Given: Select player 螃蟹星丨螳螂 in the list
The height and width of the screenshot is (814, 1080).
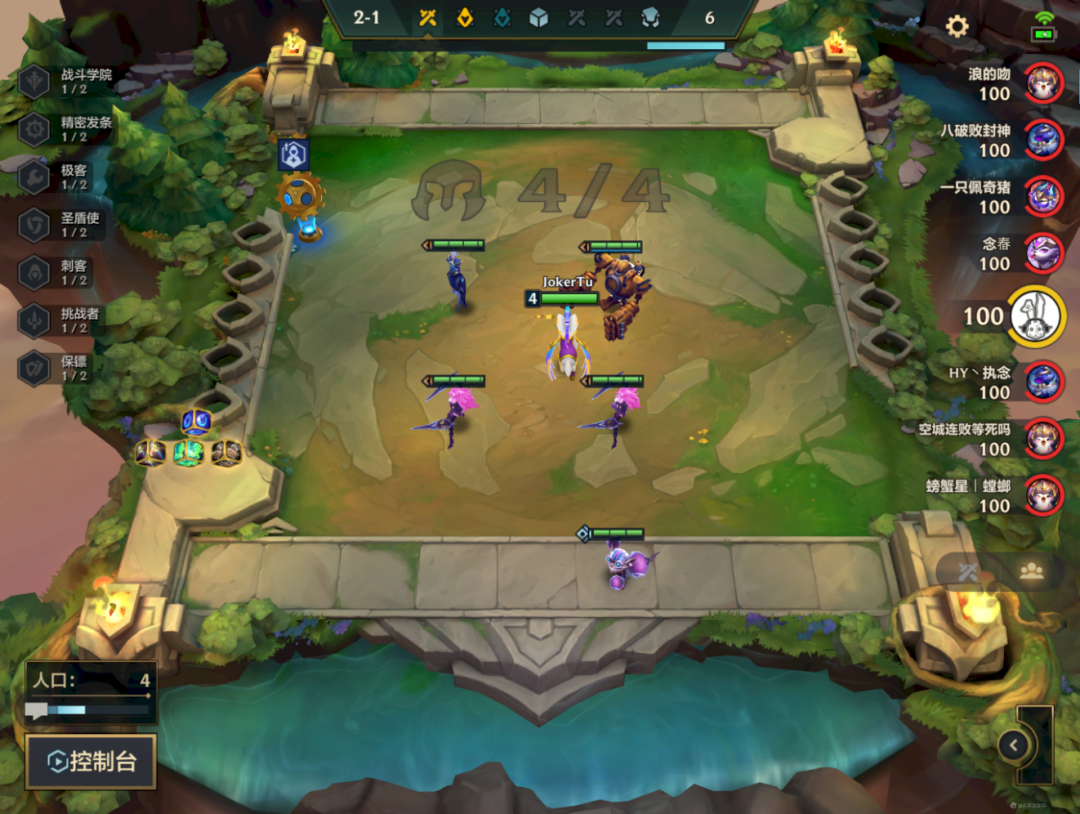Looking at the screenshot, I should click(x=1043, y=495).
